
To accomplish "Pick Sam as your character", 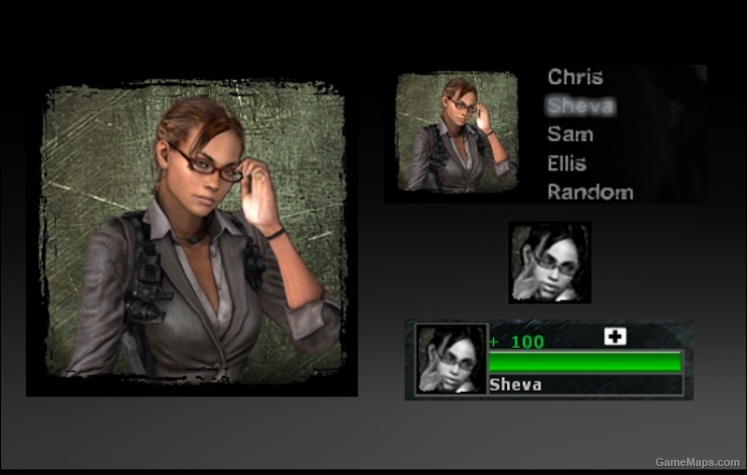I will [570, 135].
